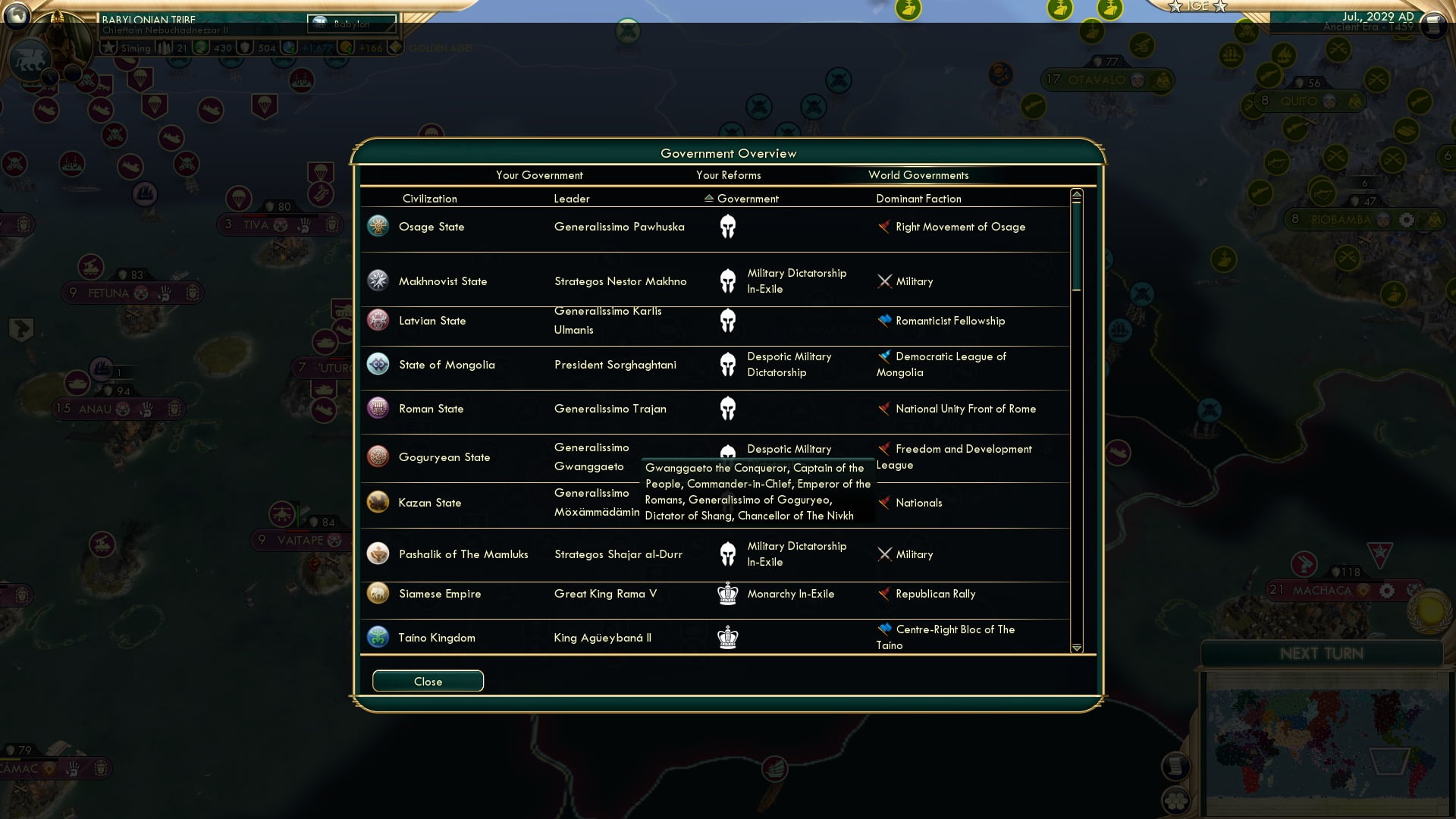Click Siamese Empire's crown monarchy icon
Screen dimensions: 1456x819
coord(727,595)
